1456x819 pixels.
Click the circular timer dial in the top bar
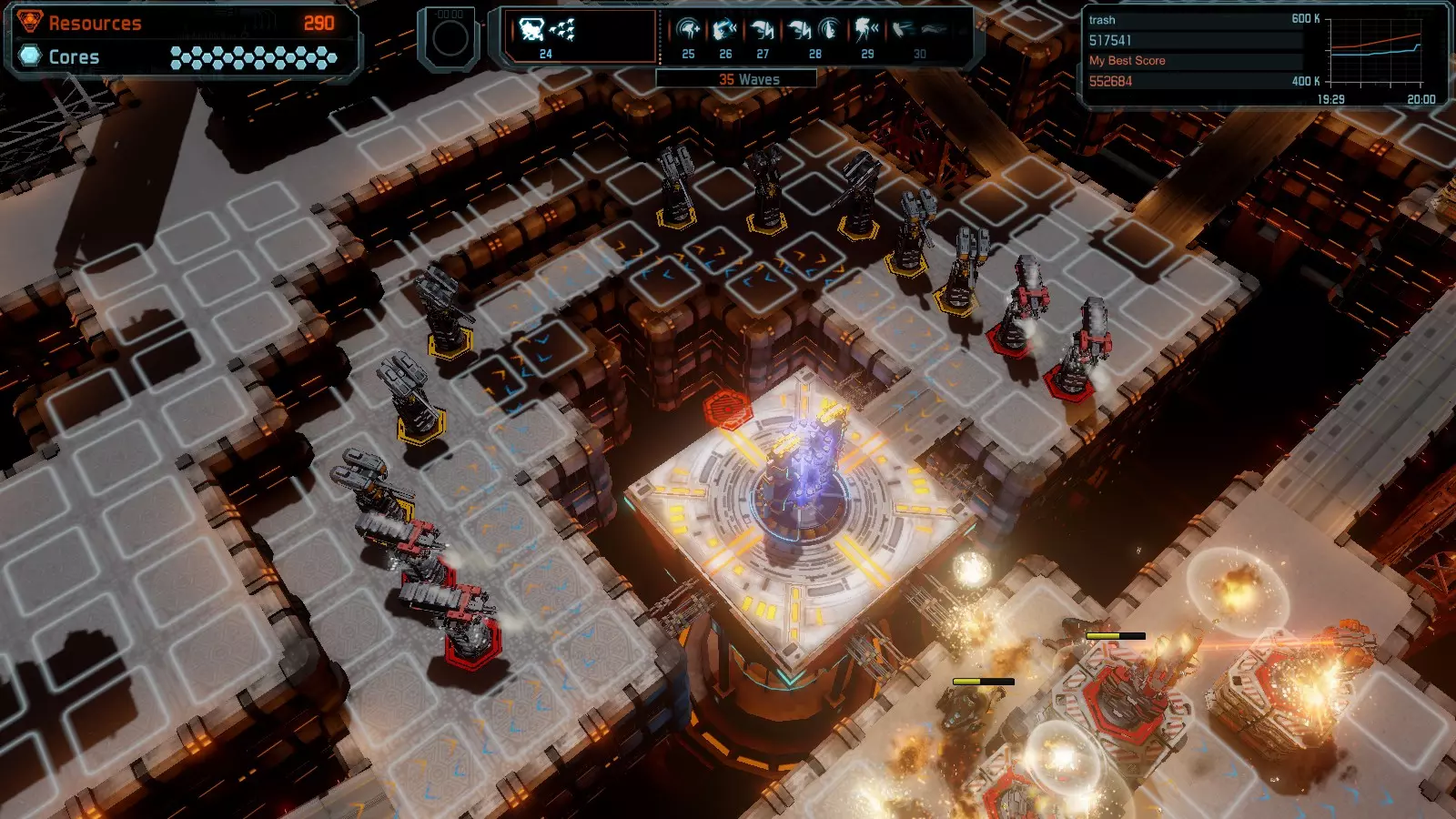[x=450, y=37]
